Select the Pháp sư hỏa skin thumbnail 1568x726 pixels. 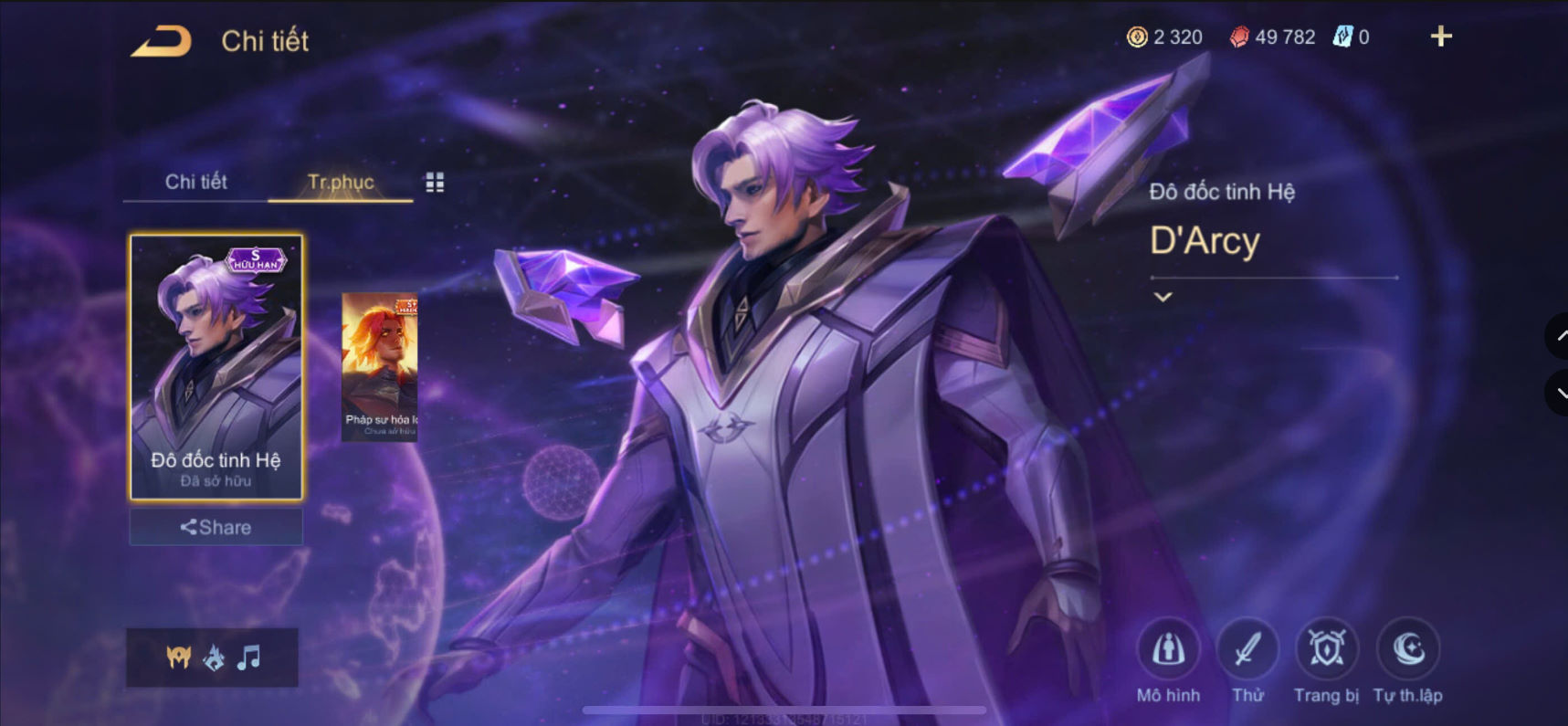[x=379, y=365]
